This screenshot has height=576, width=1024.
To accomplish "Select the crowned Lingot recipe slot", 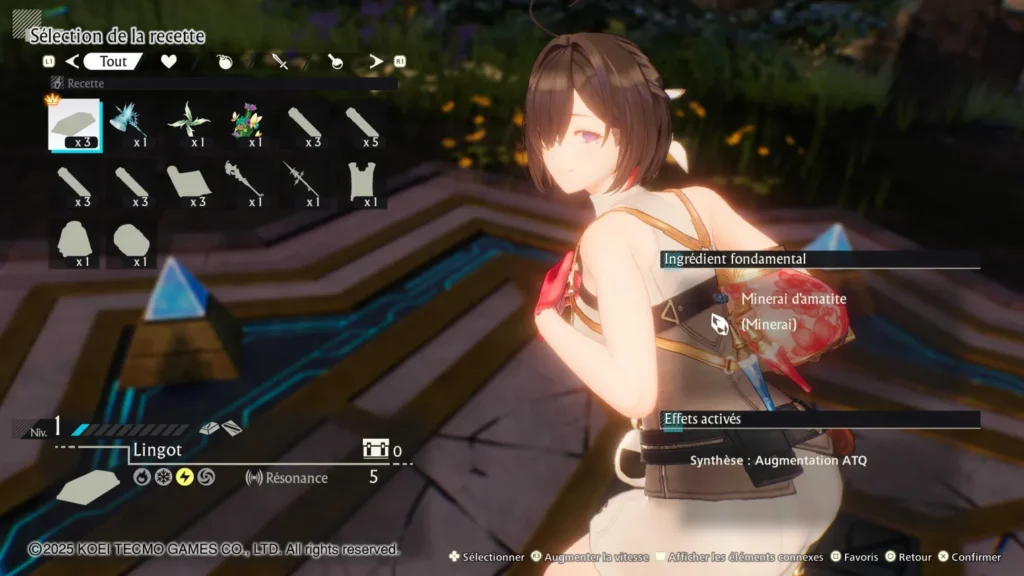I will pyautogui.click(x=74, y=123).
